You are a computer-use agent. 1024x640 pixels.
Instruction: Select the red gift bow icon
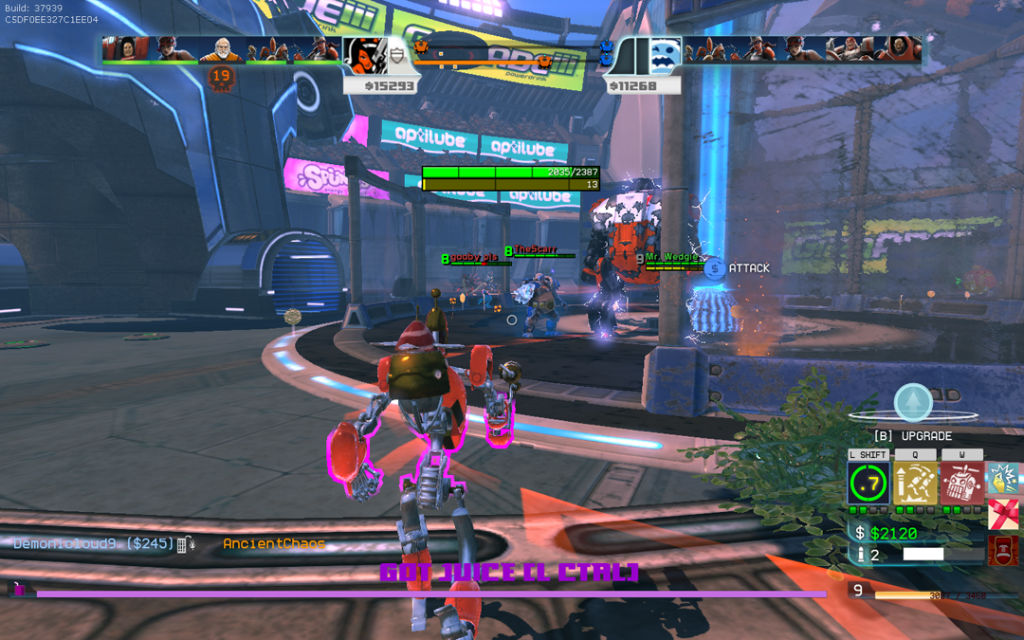tap(1002, 514)
